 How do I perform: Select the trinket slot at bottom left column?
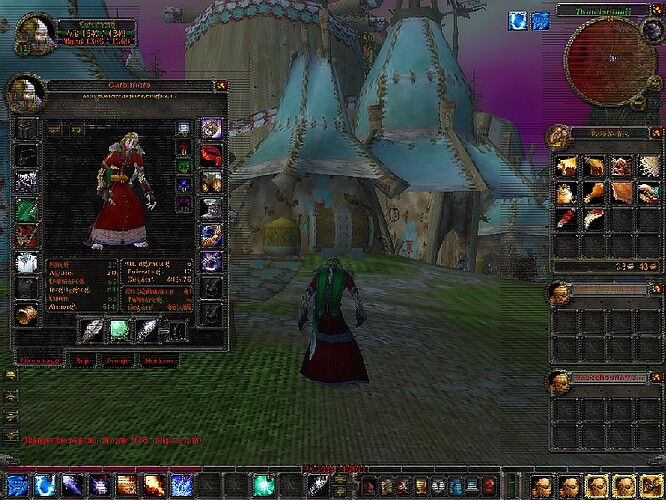pos(26,314)
